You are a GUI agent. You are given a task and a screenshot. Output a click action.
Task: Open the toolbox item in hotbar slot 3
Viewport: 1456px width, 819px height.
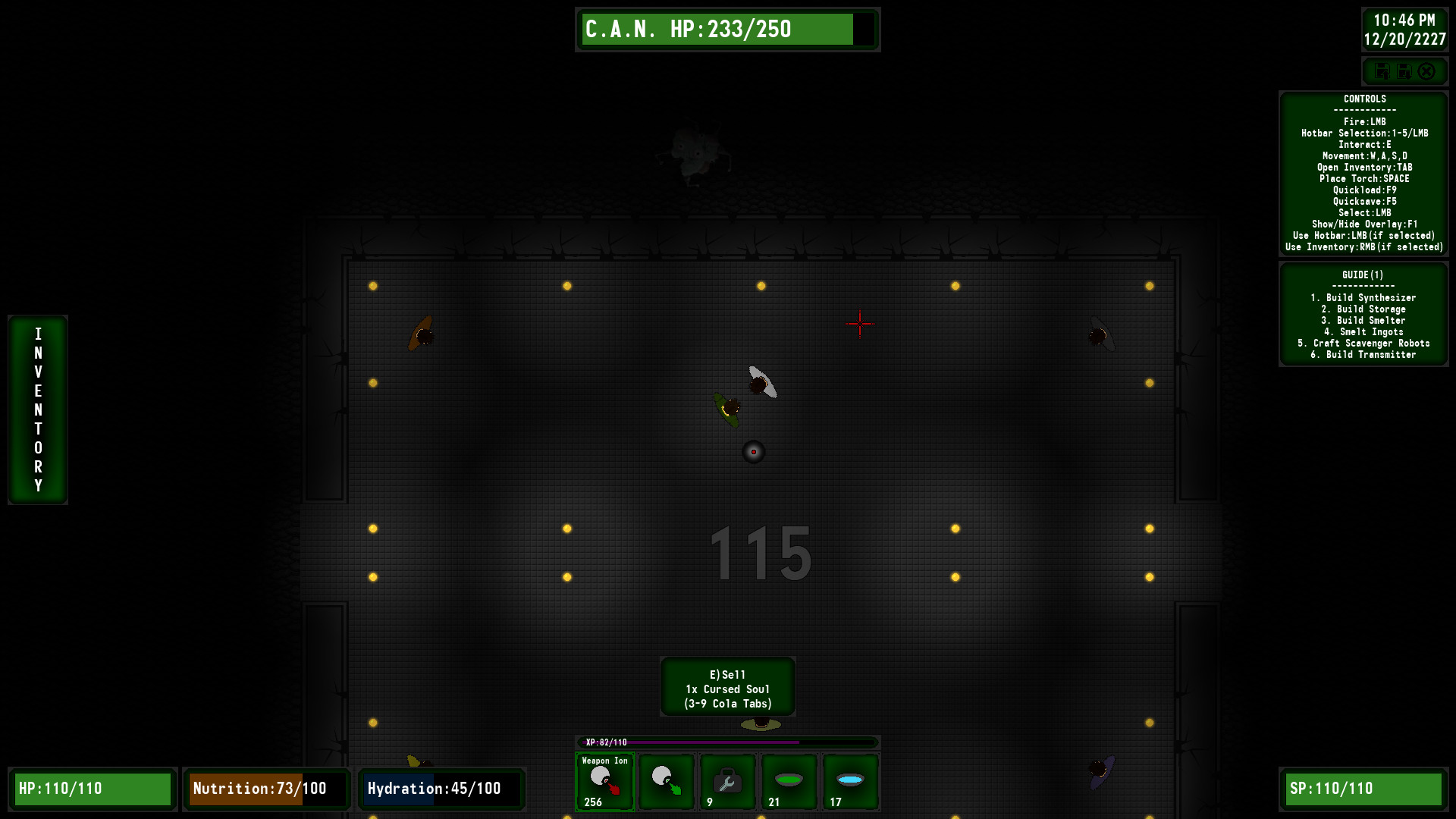(726, 782)
